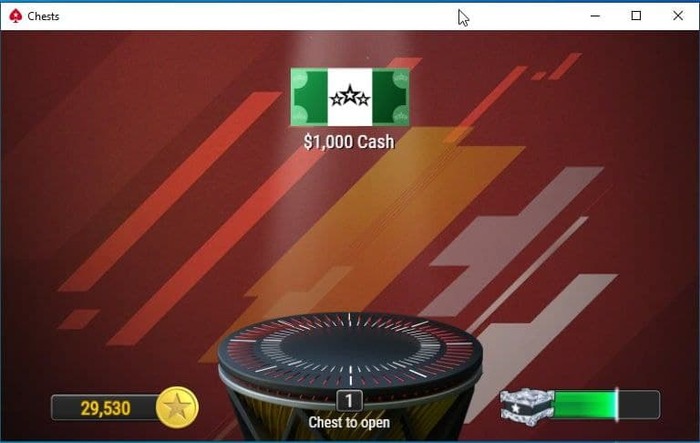Click the gold star coin icon

point(178,407)
